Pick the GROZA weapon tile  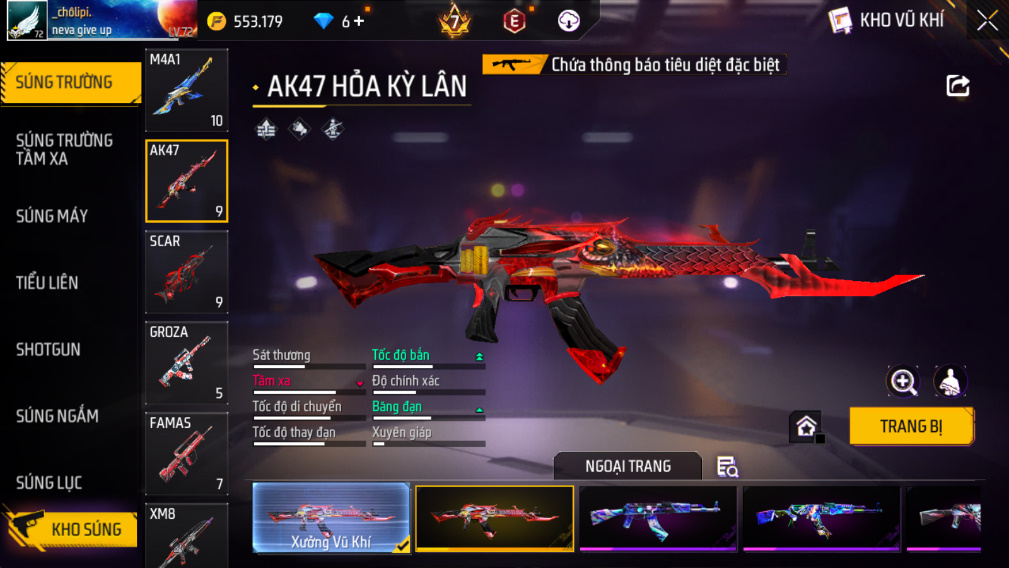coord(187,362)
